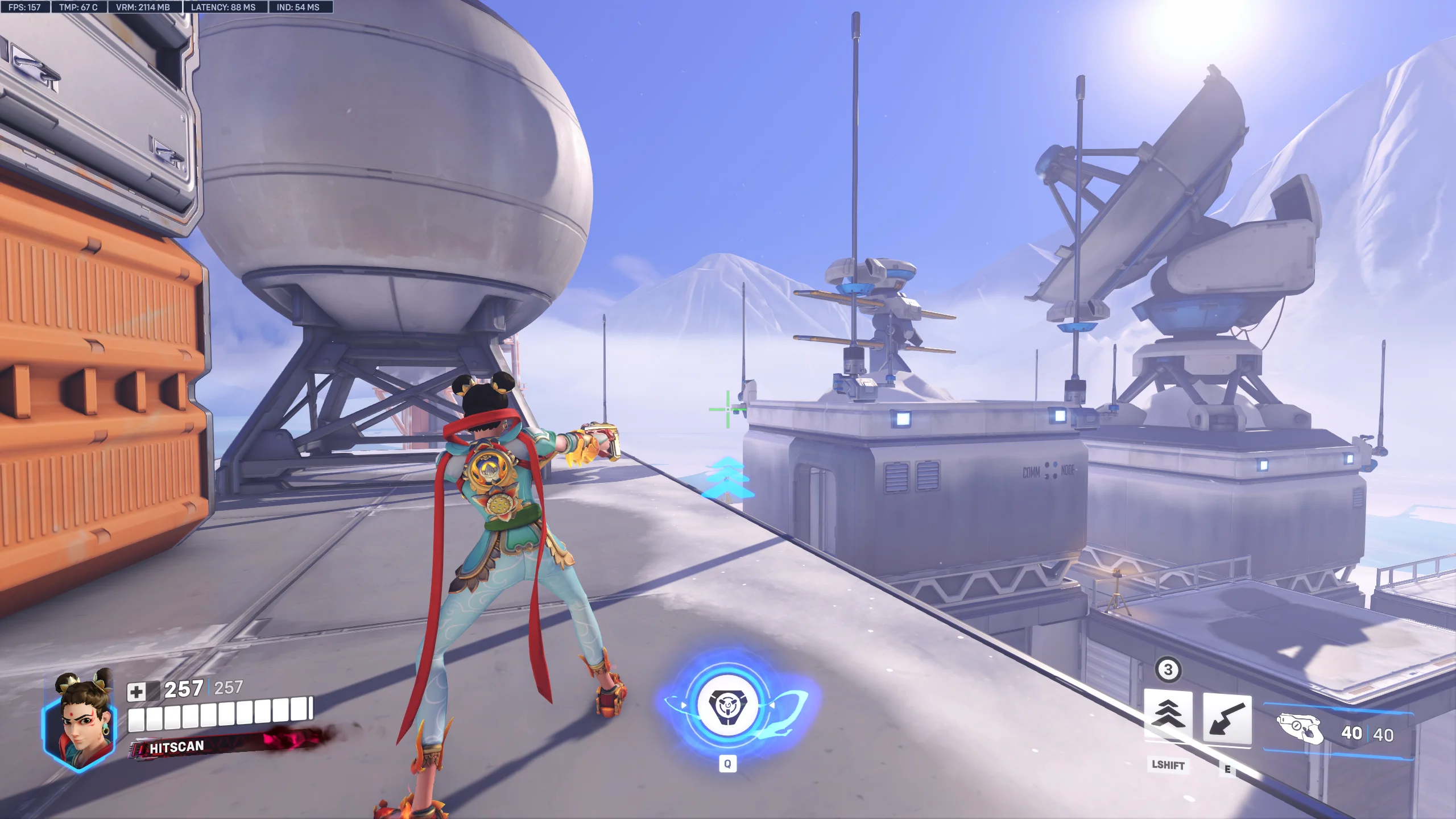Click the HITSCAN player name tag
Screen dimensions: 1456x819
click(176, 747)
